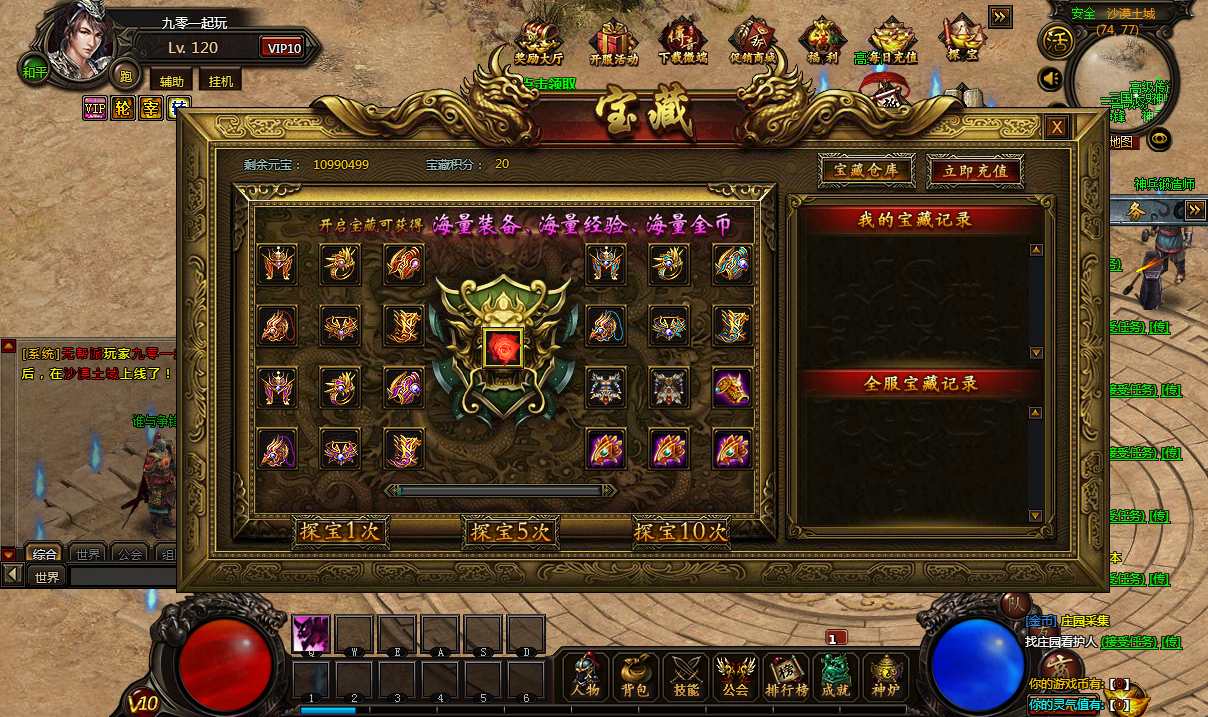Open the 神炉 furnace panel
This screenshot has width=1208, height=717.
(x=885, y=677)
